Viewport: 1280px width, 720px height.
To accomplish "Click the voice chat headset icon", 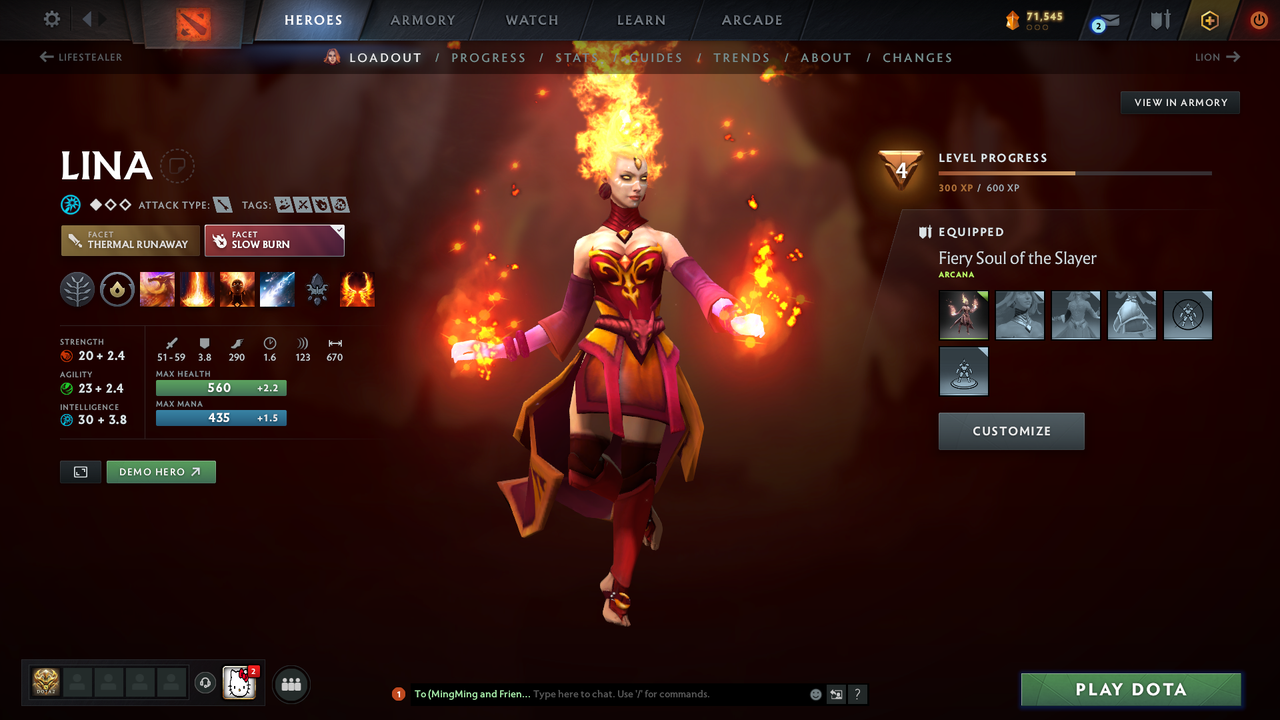I will point(207,683).
